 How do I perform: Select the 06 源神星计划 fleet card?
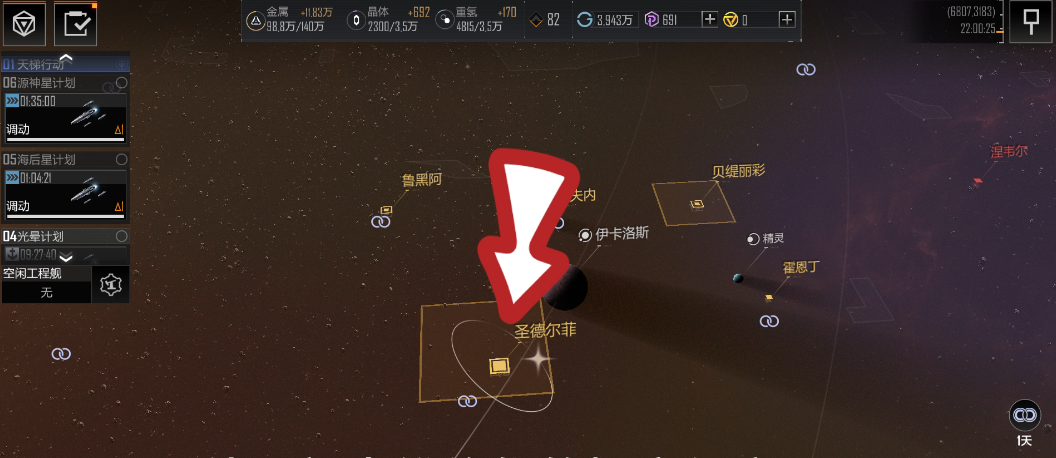click(x=66, y=116)
